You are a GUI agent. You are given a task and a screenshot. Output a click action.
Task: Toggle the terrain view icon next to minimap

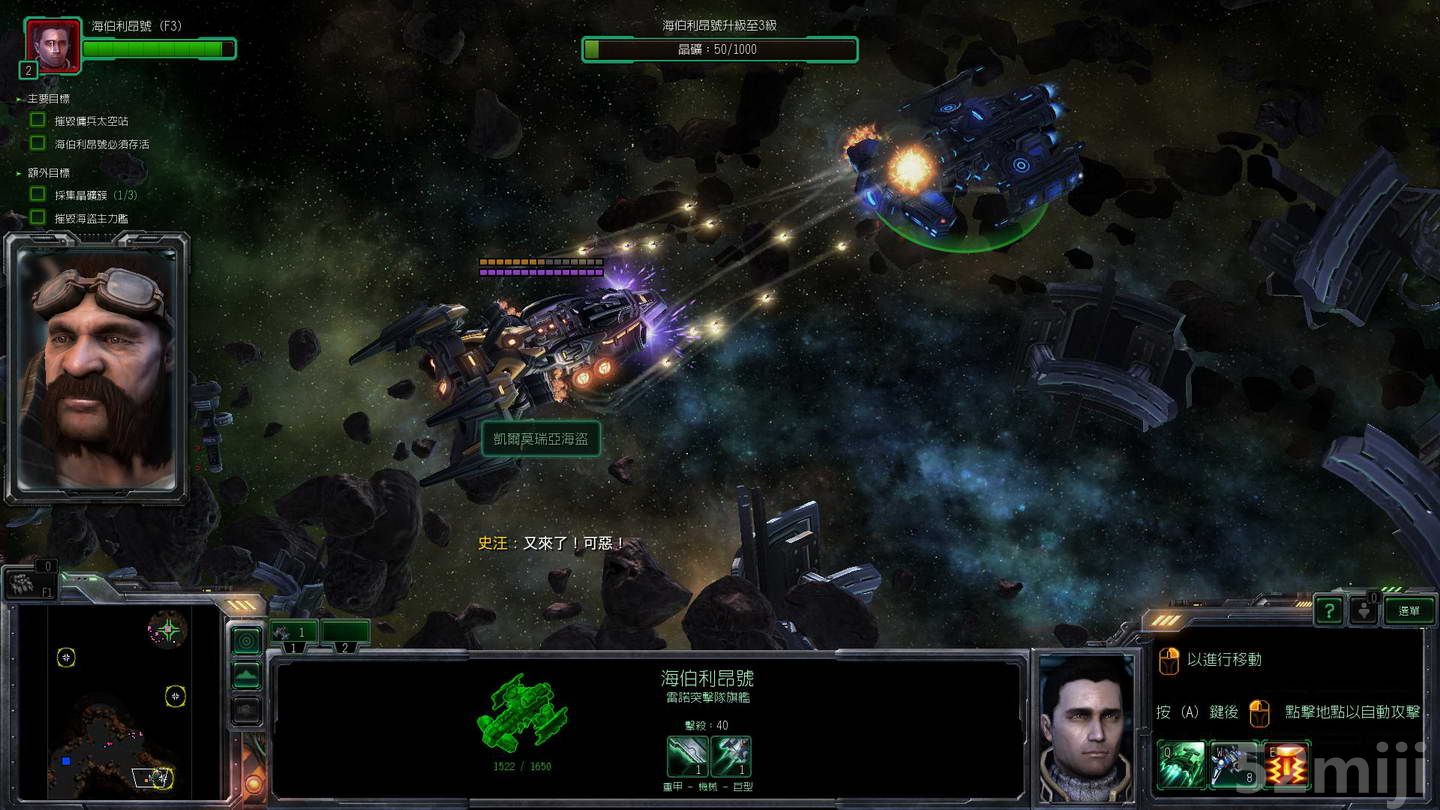245,674
